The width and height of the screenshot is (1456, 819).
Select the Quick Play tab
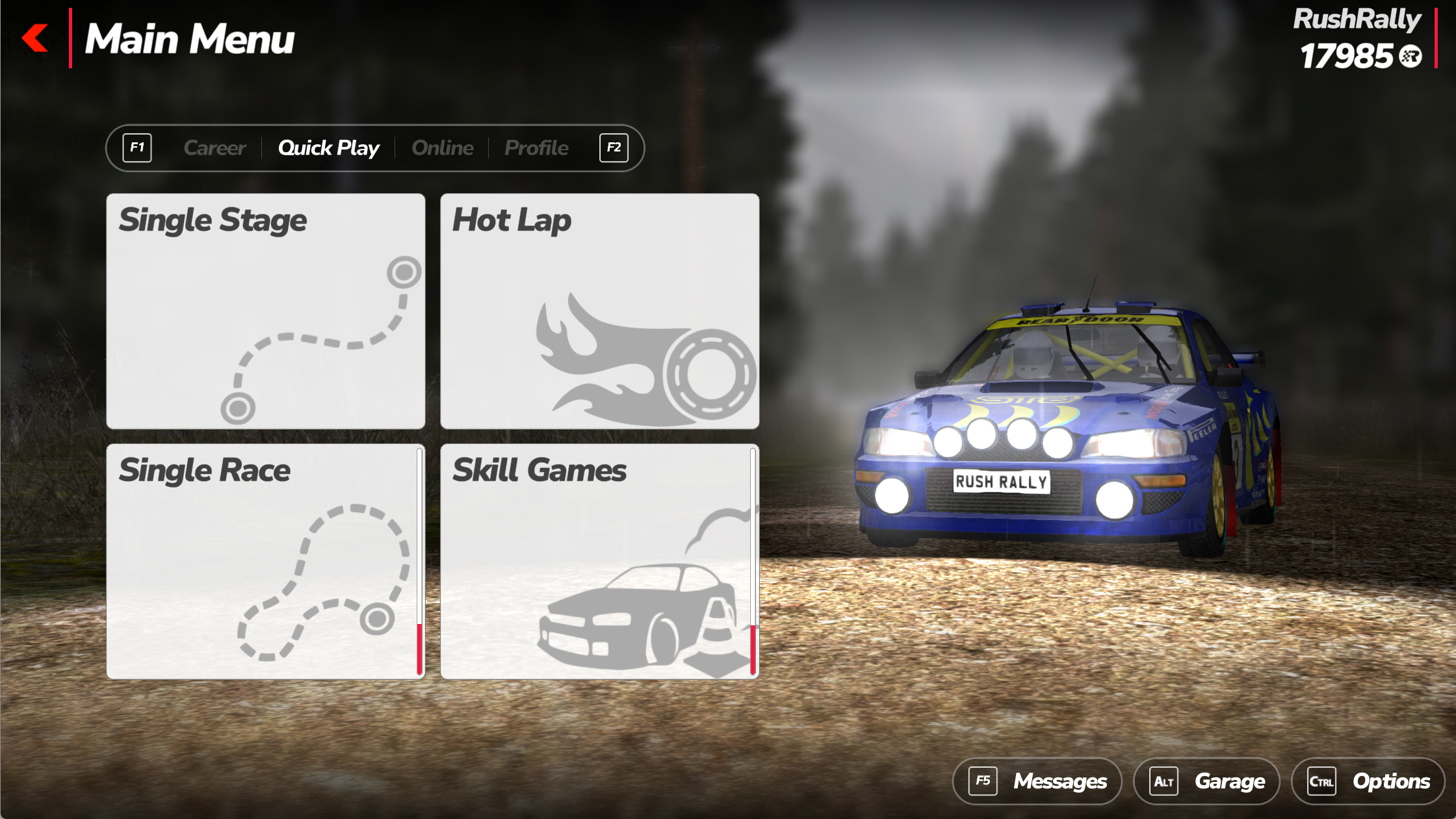328,148
